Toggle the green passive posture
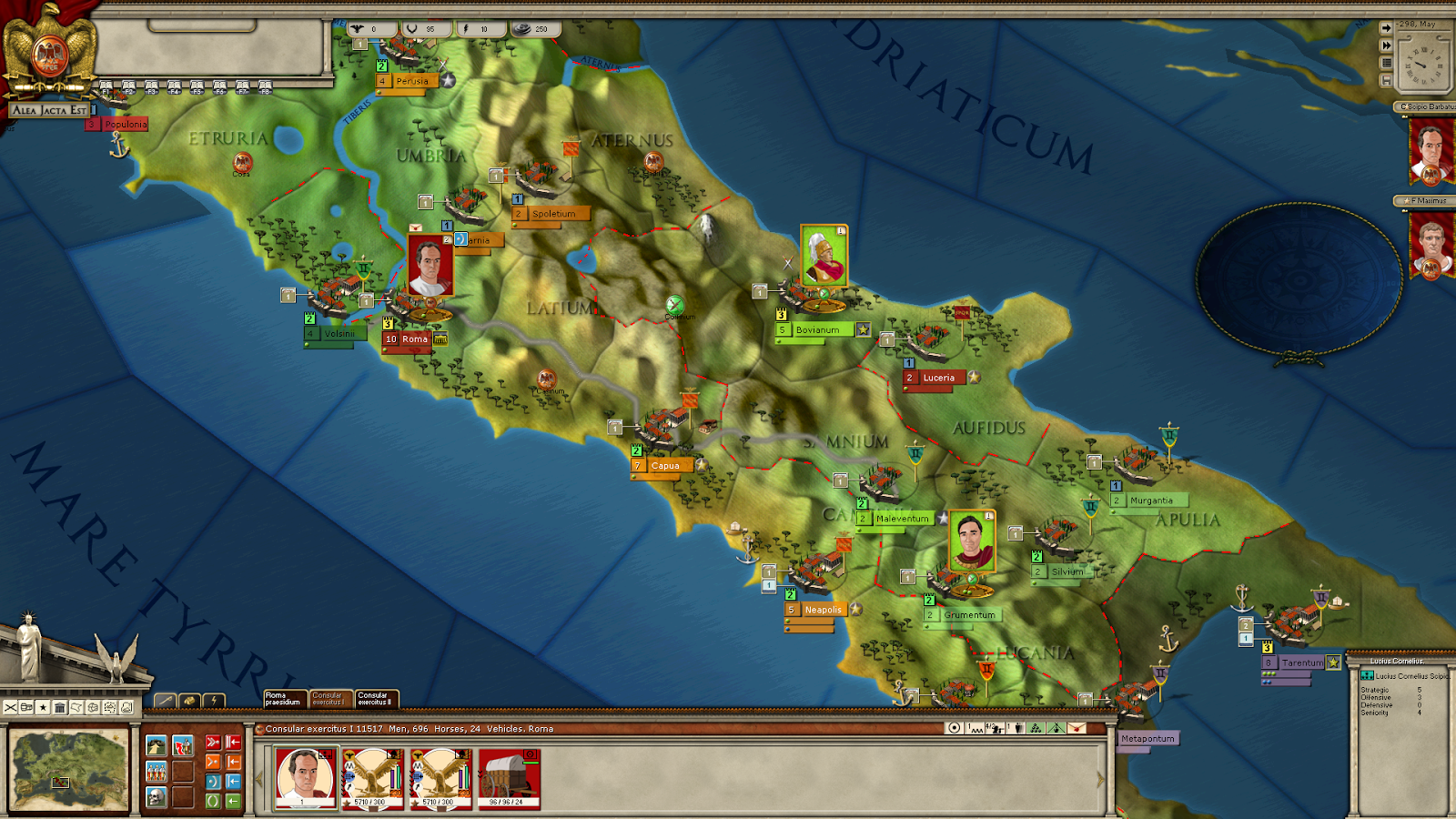 (213, 801)
